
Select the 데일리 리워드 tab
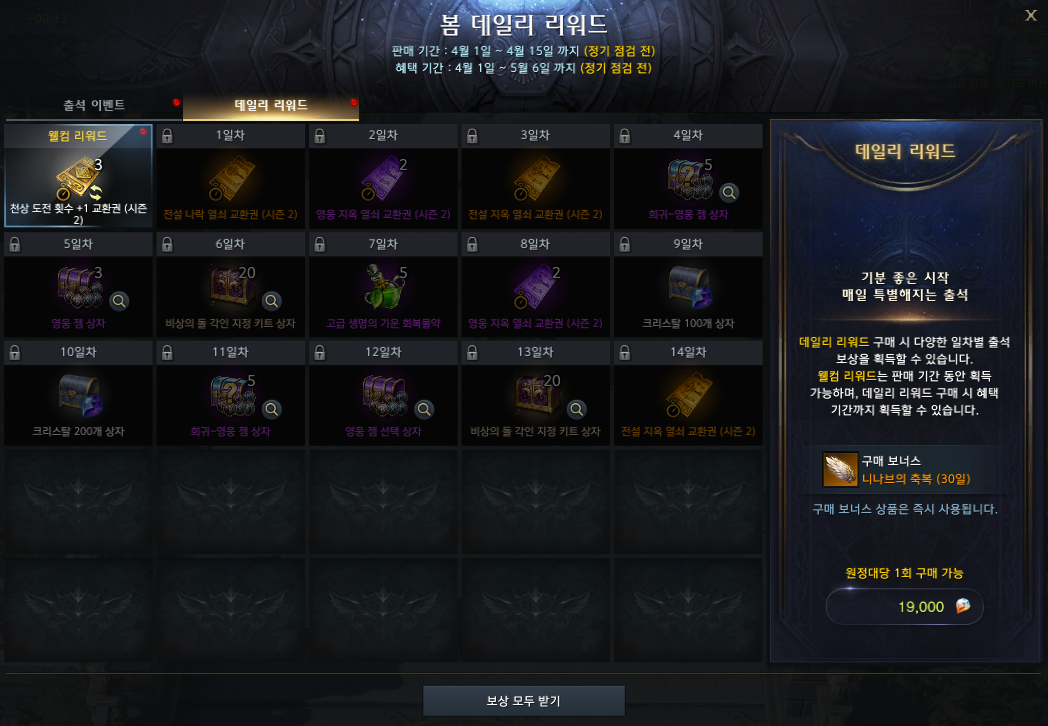point(271,105)
